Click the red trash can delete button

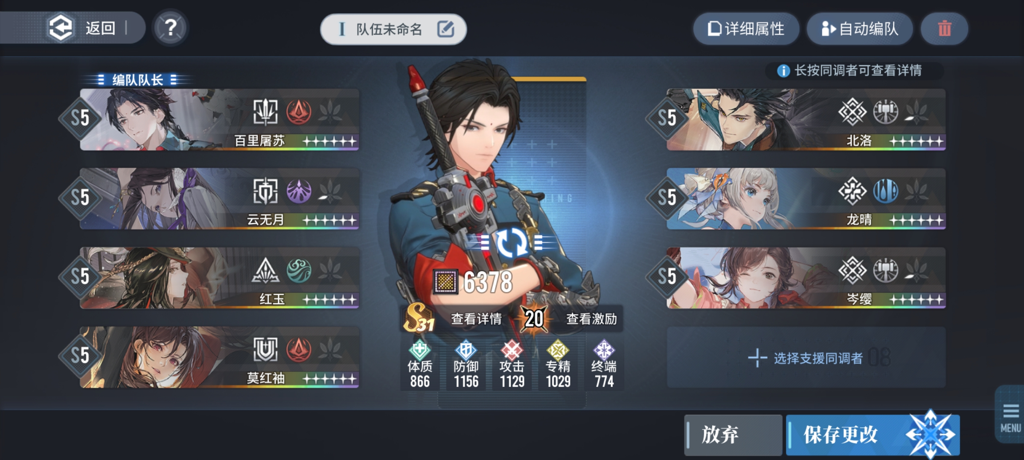tap(944, 29)
